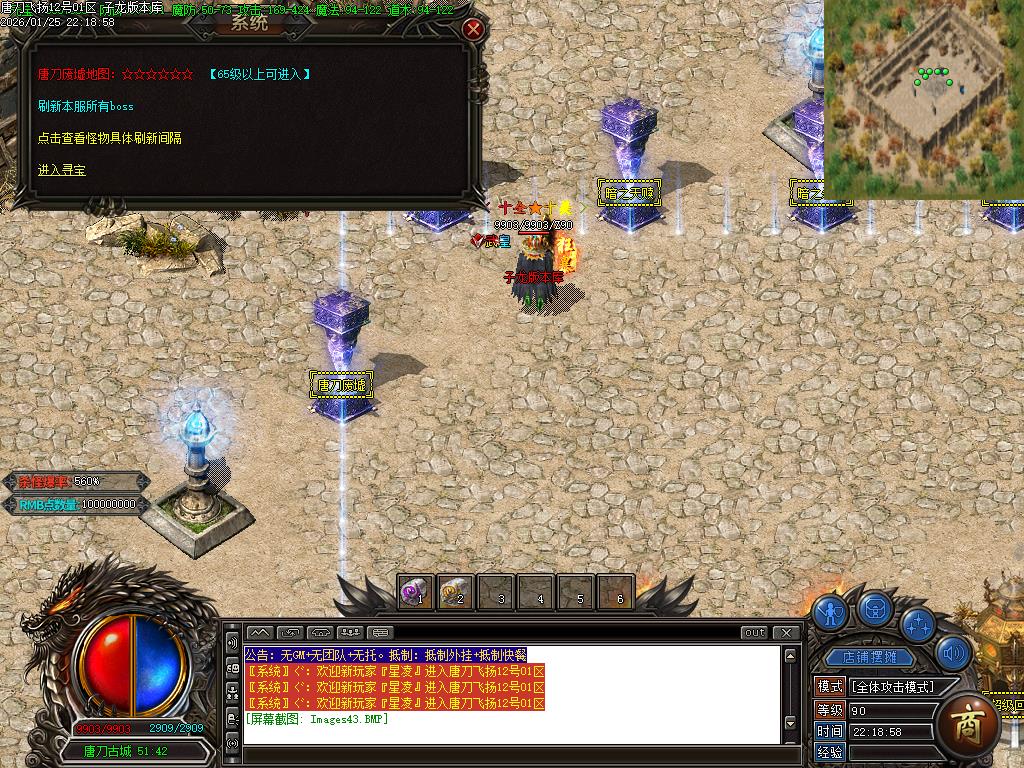Open the character equipment round icon
The height and width of the screenshot is (768, 1024).
pyautogui.click(x=830, y=612)
